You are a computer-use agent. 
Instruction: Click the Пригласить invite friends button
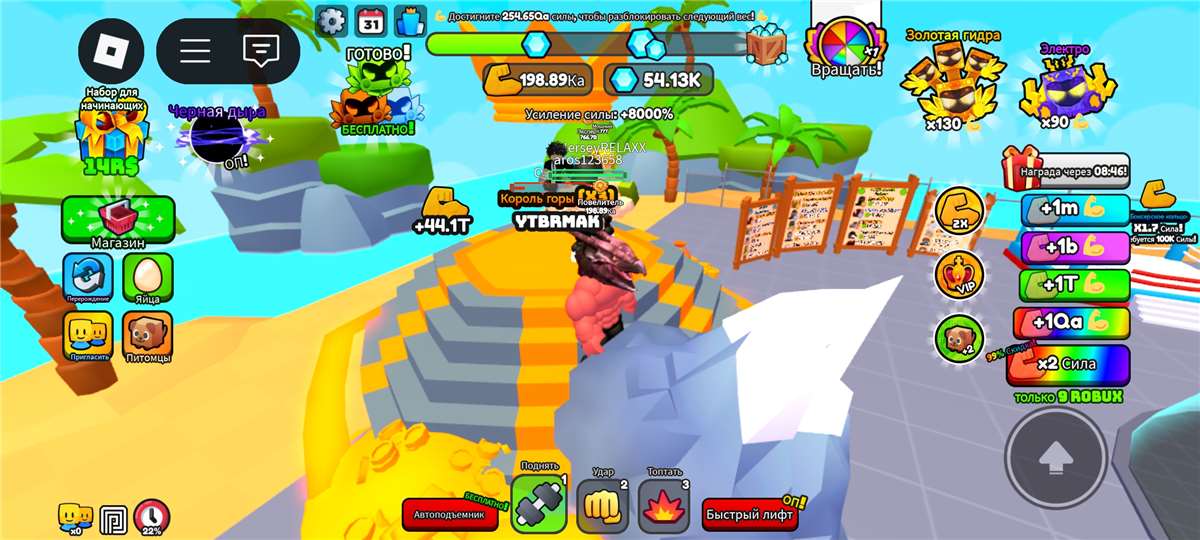click(88, 335)
